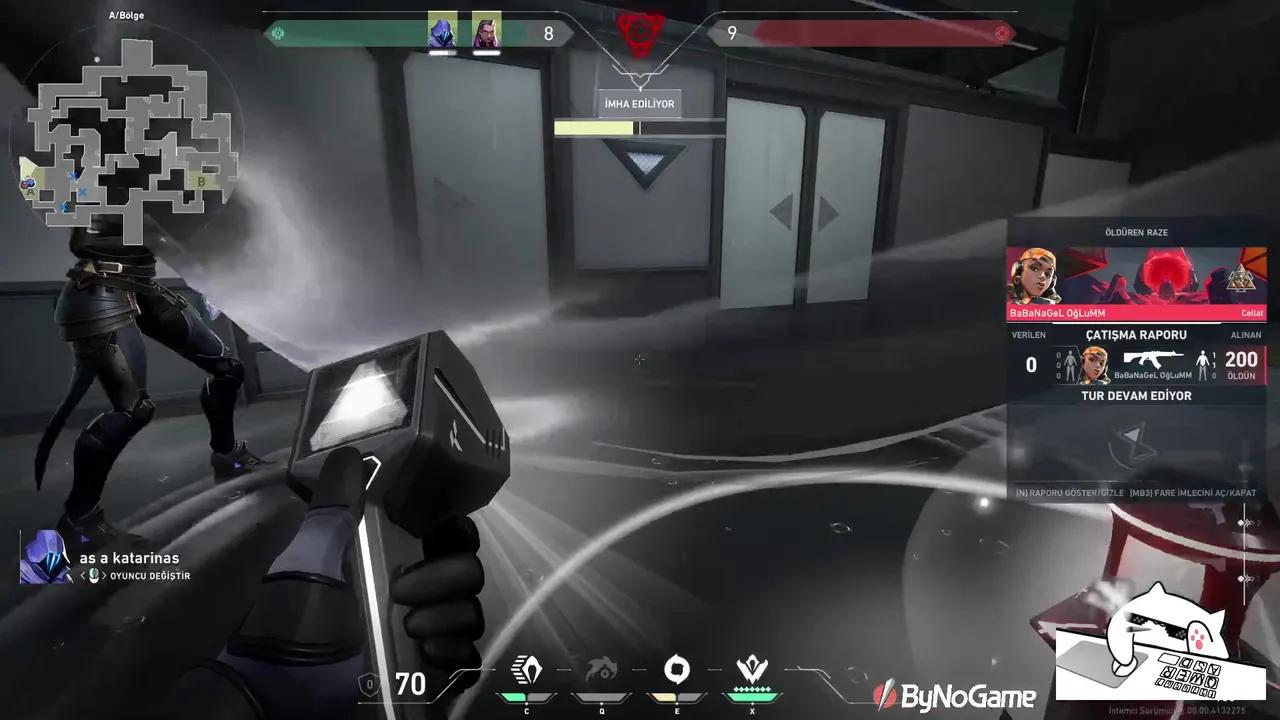Screen dimensions: 1280x720
Task: Click the TUR DEVAM EDİYOR banner
Action: pyautogui.click(x=1135, y=395)
